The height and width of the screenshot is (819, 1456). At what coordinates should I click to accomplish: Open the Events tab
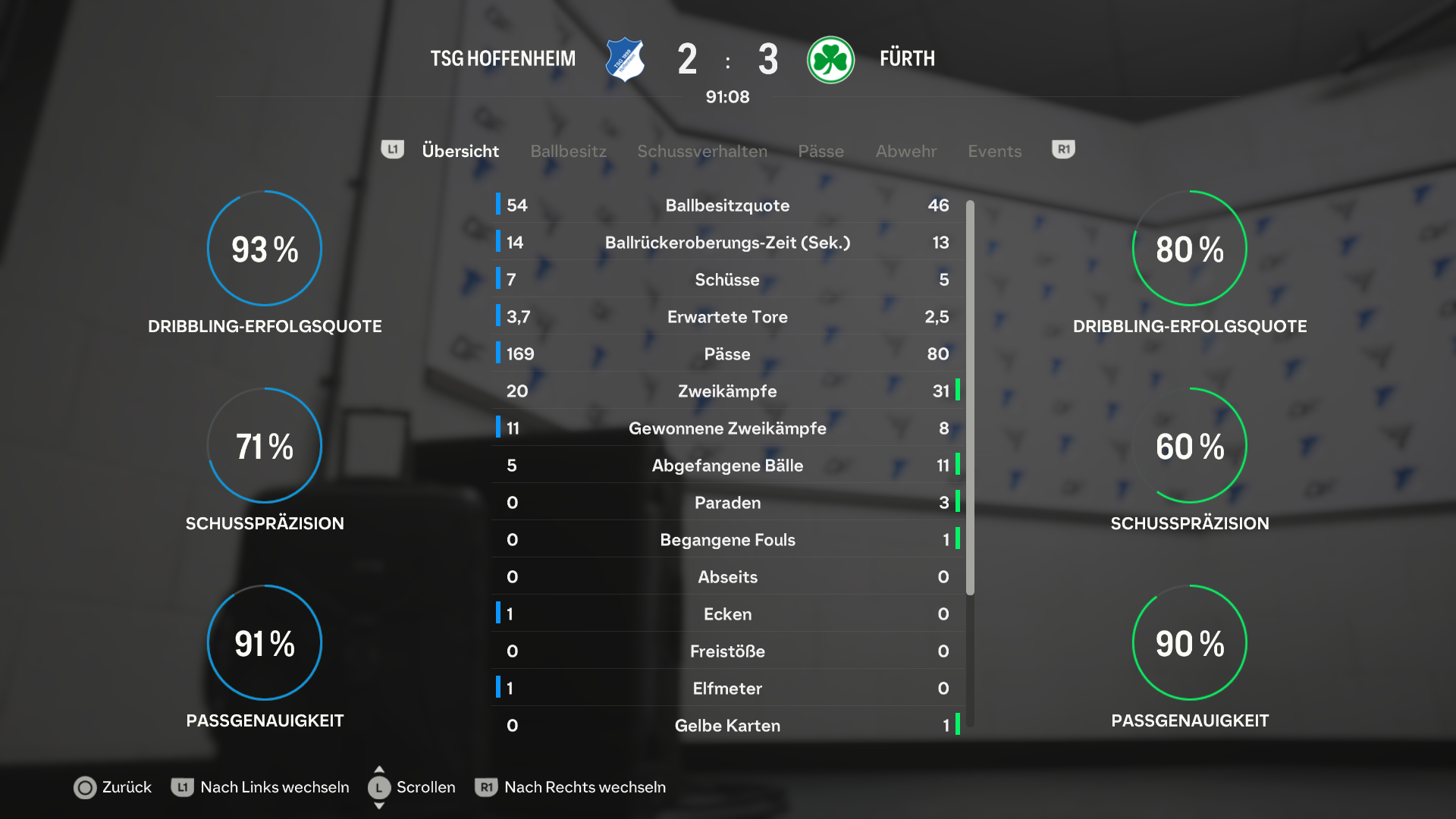[x=994, y=151]
